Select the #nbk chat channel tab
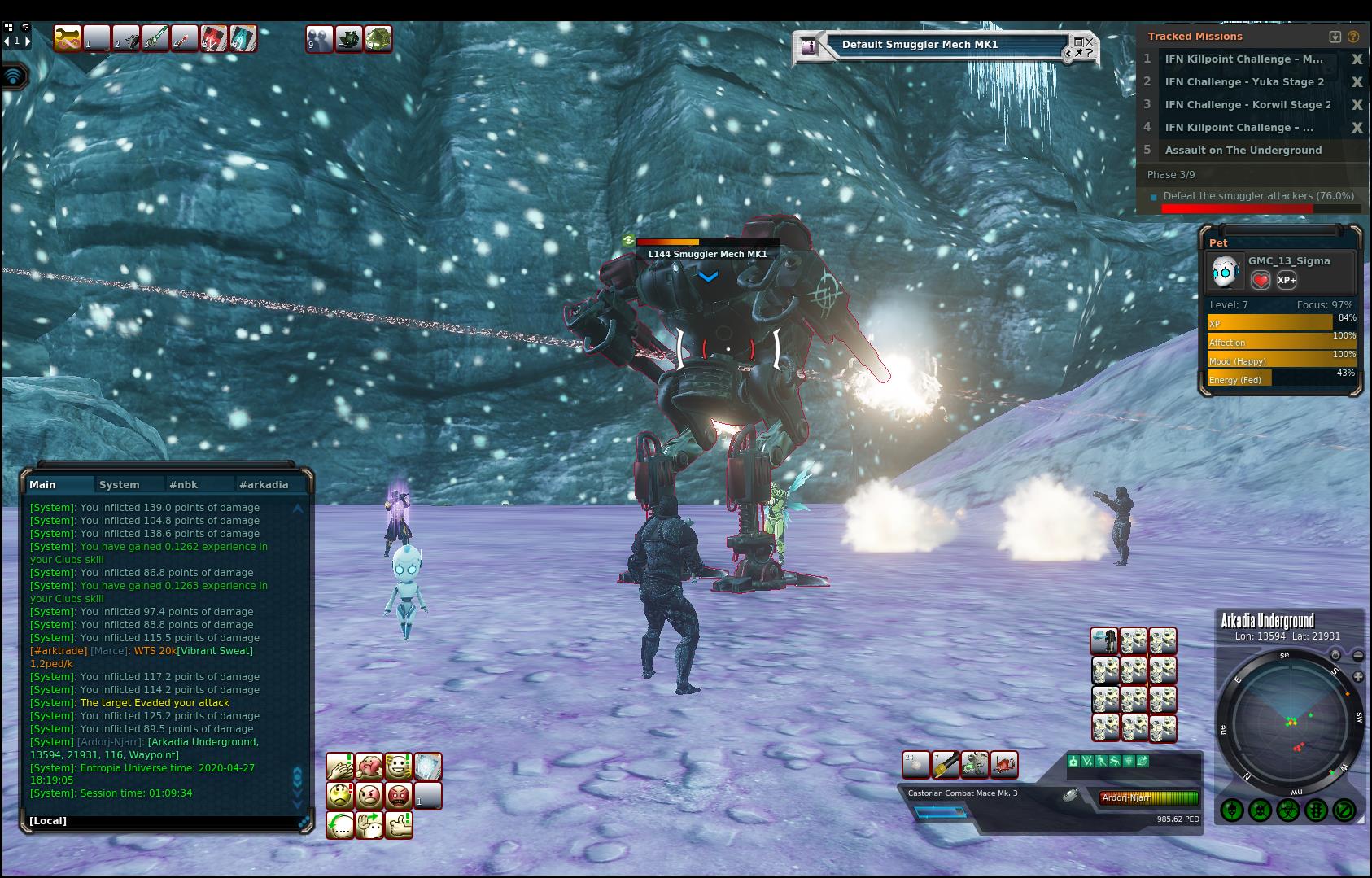This screenshot has width=1372, height=878. coord(184,484)
